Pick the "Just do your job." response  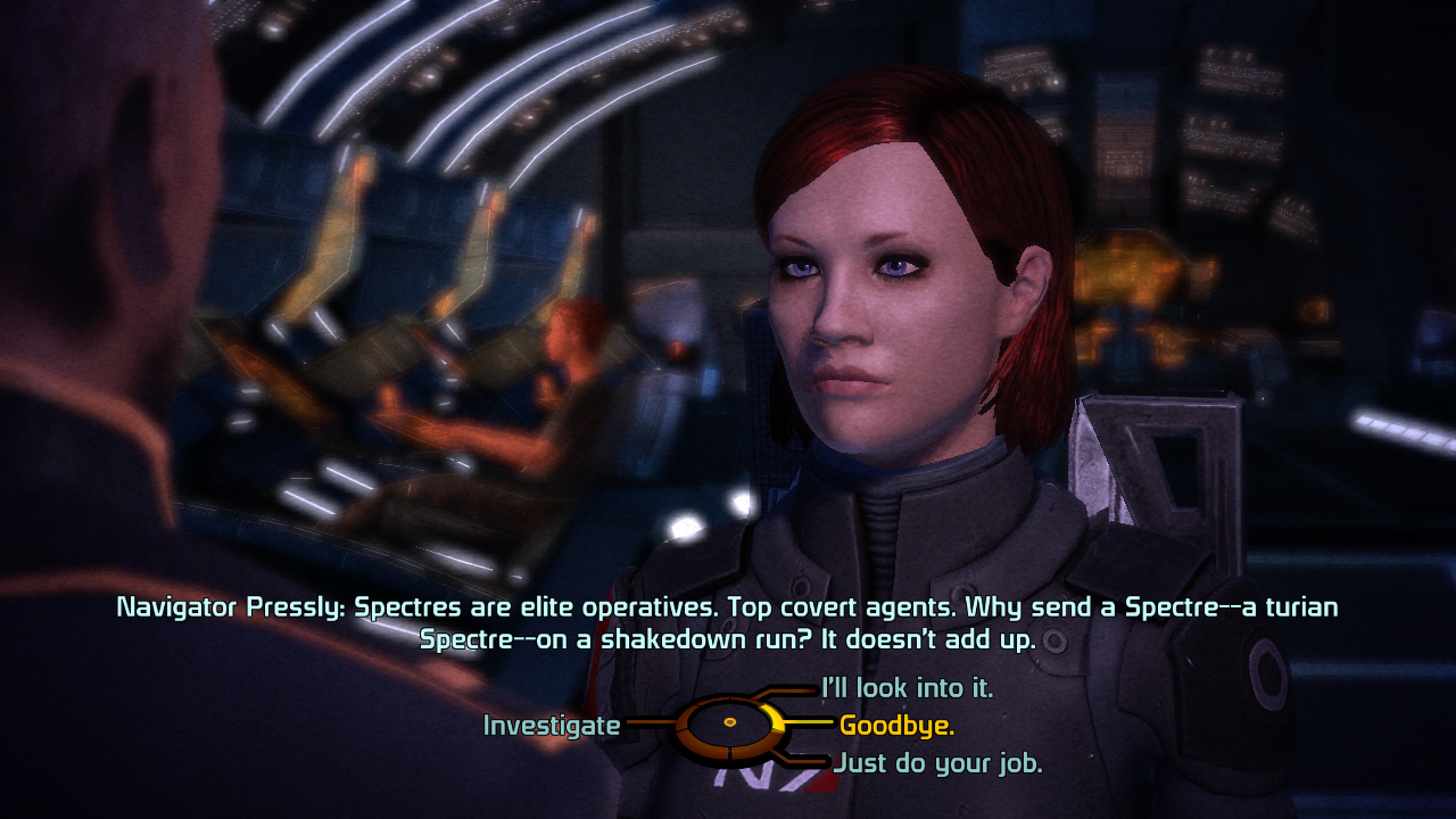tap(938, 763)
